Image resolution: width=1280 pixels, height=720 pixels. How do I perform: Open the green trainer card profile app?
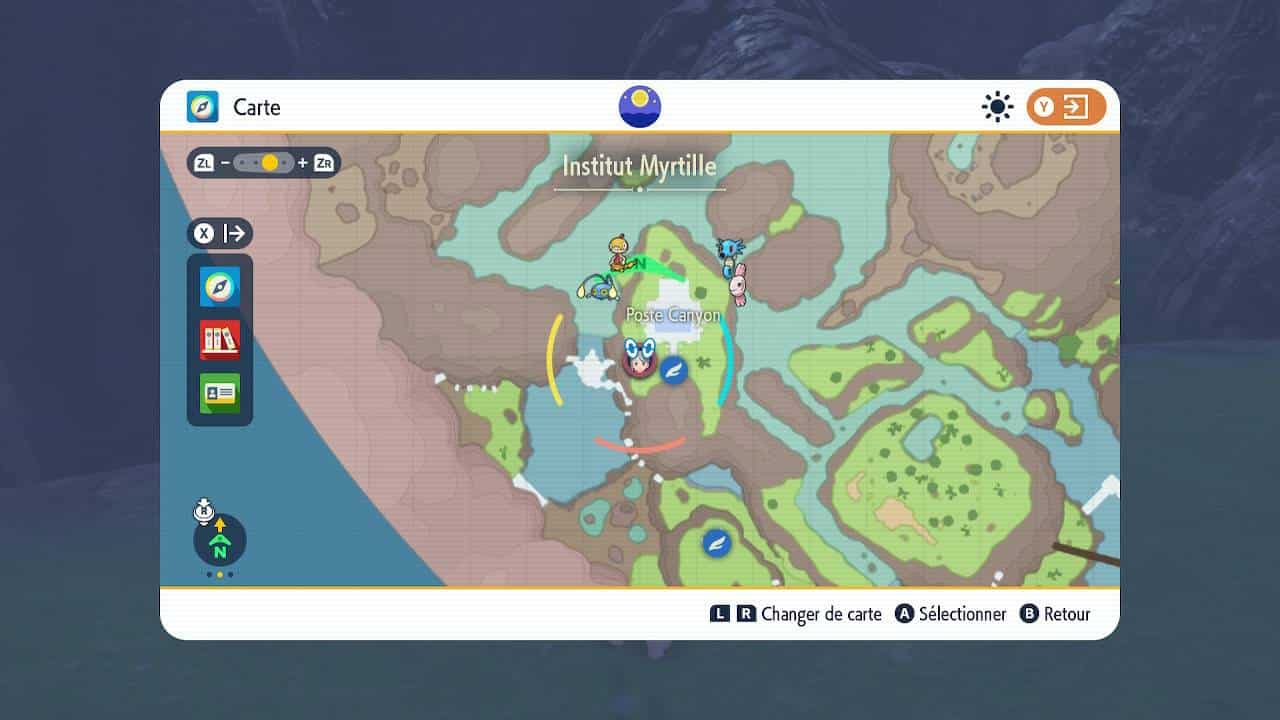click(x=220, y=393)
